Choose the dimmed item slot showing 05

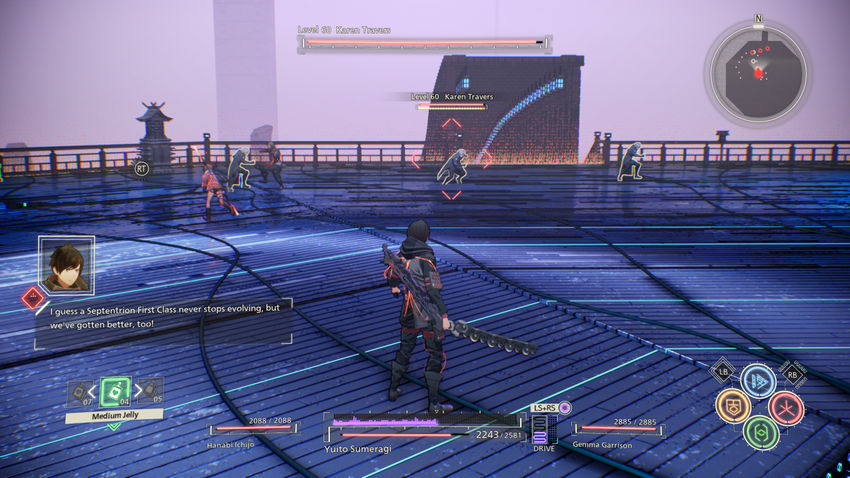pyautogui.click(x=153, y=392)
